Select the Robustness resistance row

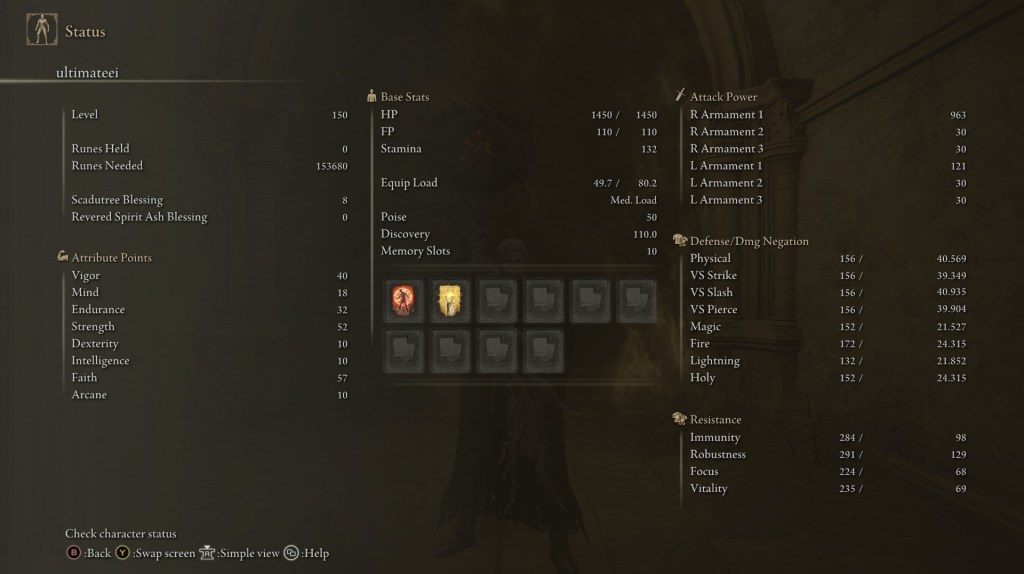tap(827, 454)
